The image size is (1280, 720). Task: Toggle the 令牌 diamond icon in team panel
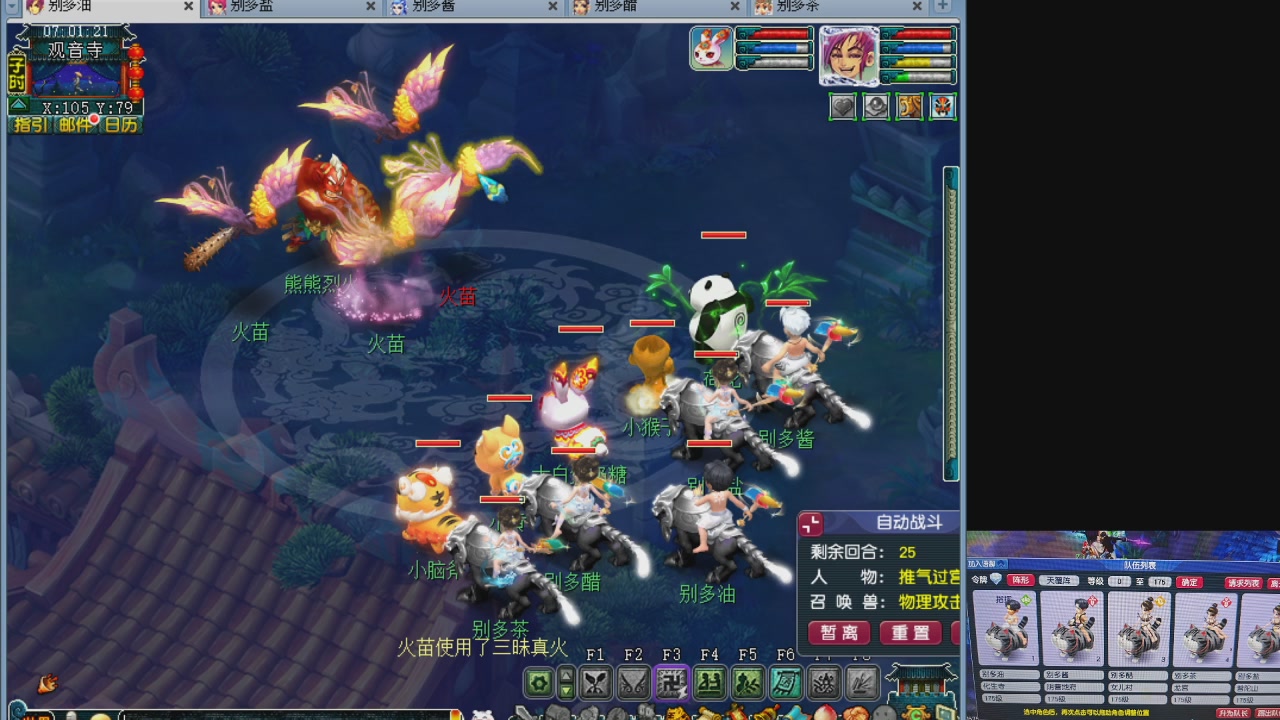pos(996,580)
